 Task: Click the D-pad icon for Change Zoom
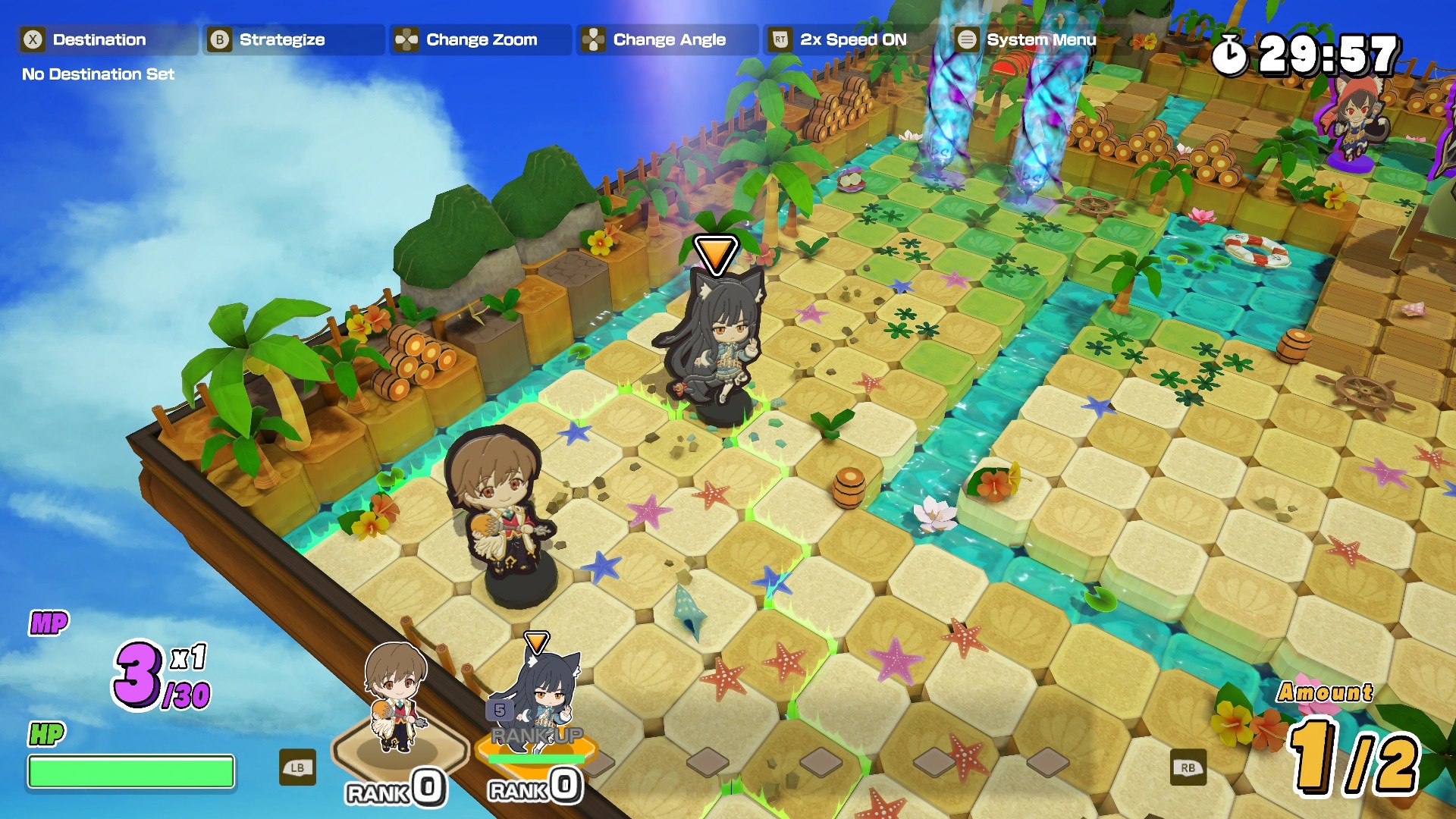(x=406, y=39)
